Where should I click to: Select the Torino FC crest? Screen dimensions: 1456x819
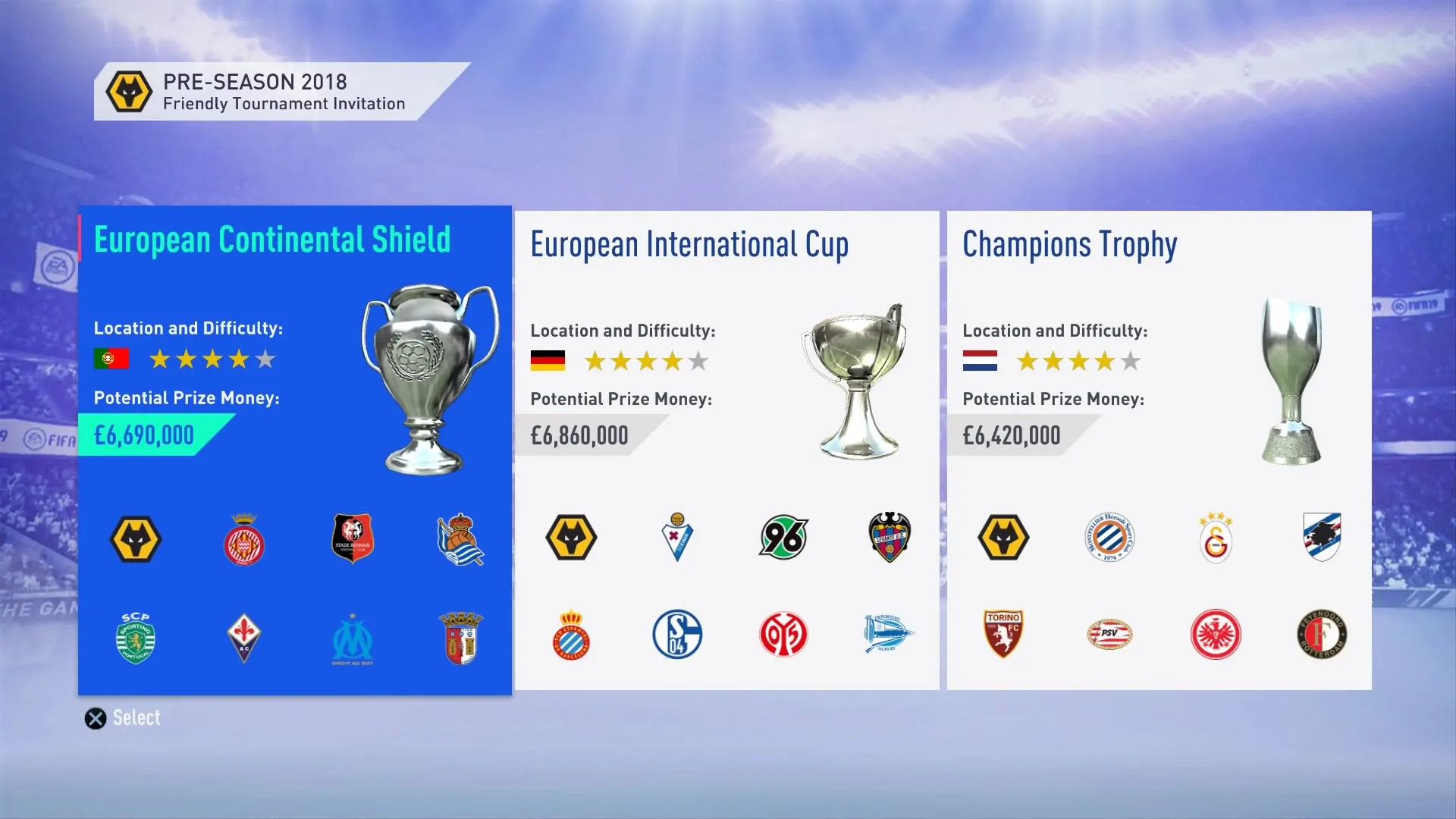coord(1003,635)
